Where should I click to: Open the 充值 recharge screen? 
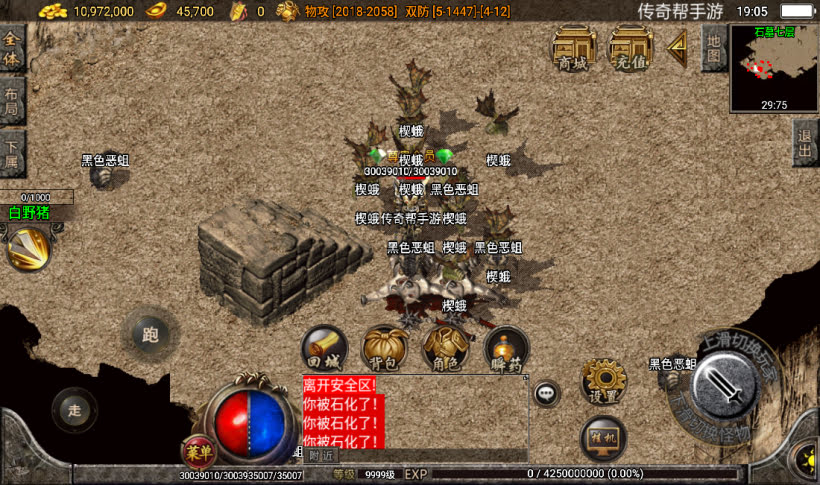pos(631,47)
